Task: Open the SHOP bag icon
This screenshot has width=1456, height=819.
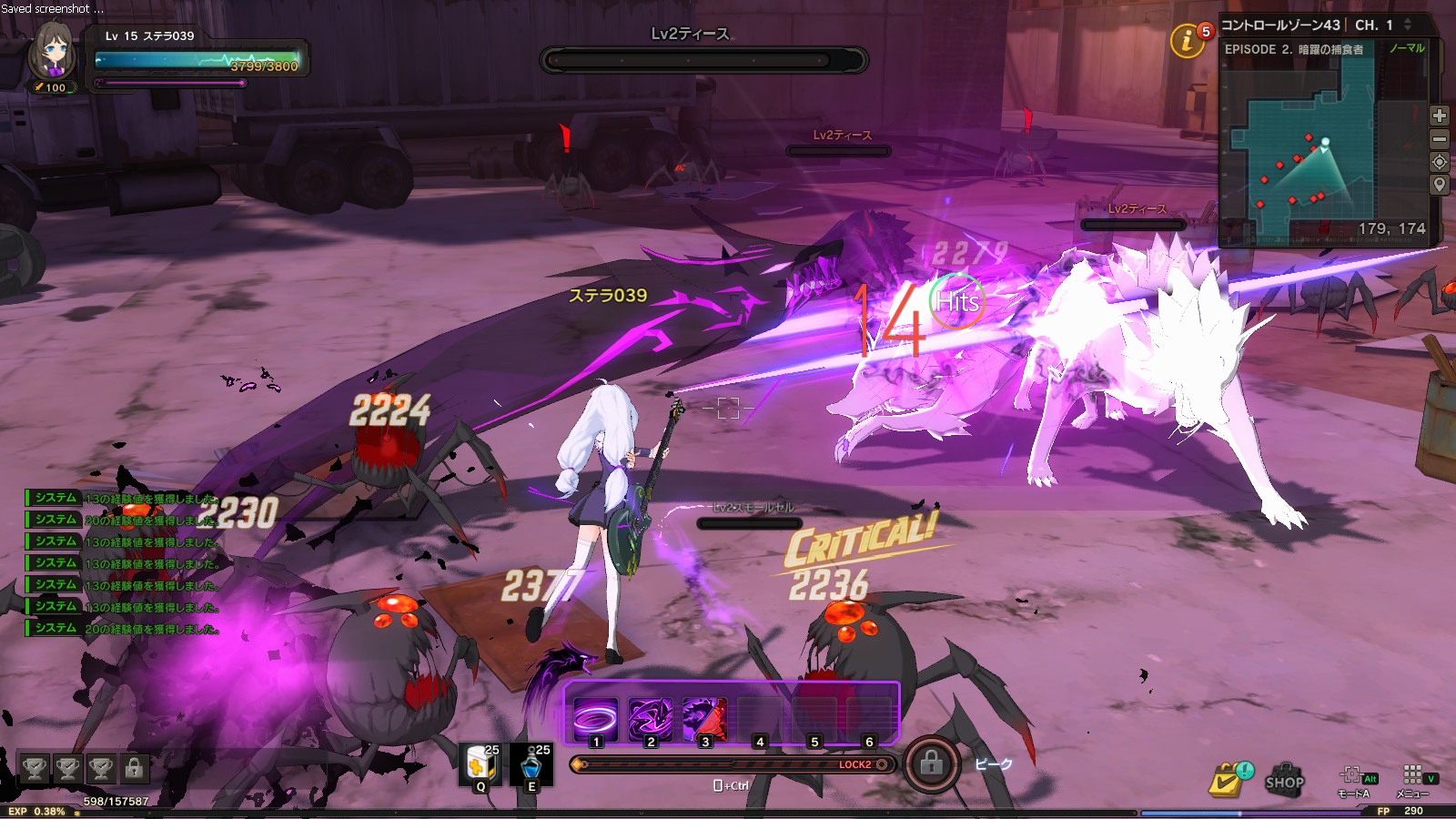Action: click(x=1284, y=780)
